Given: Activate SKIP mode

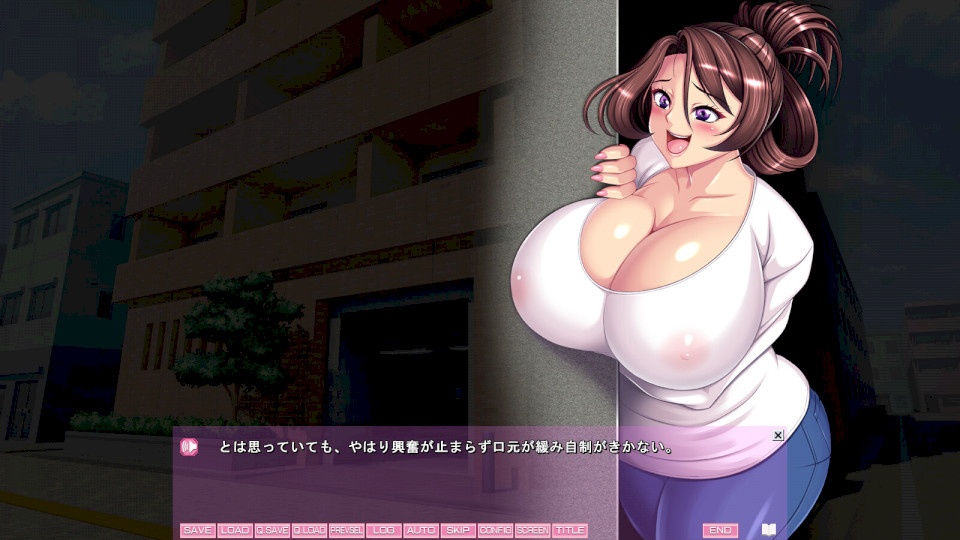Looking at the screenshot, I should click(x=458, y=530).
